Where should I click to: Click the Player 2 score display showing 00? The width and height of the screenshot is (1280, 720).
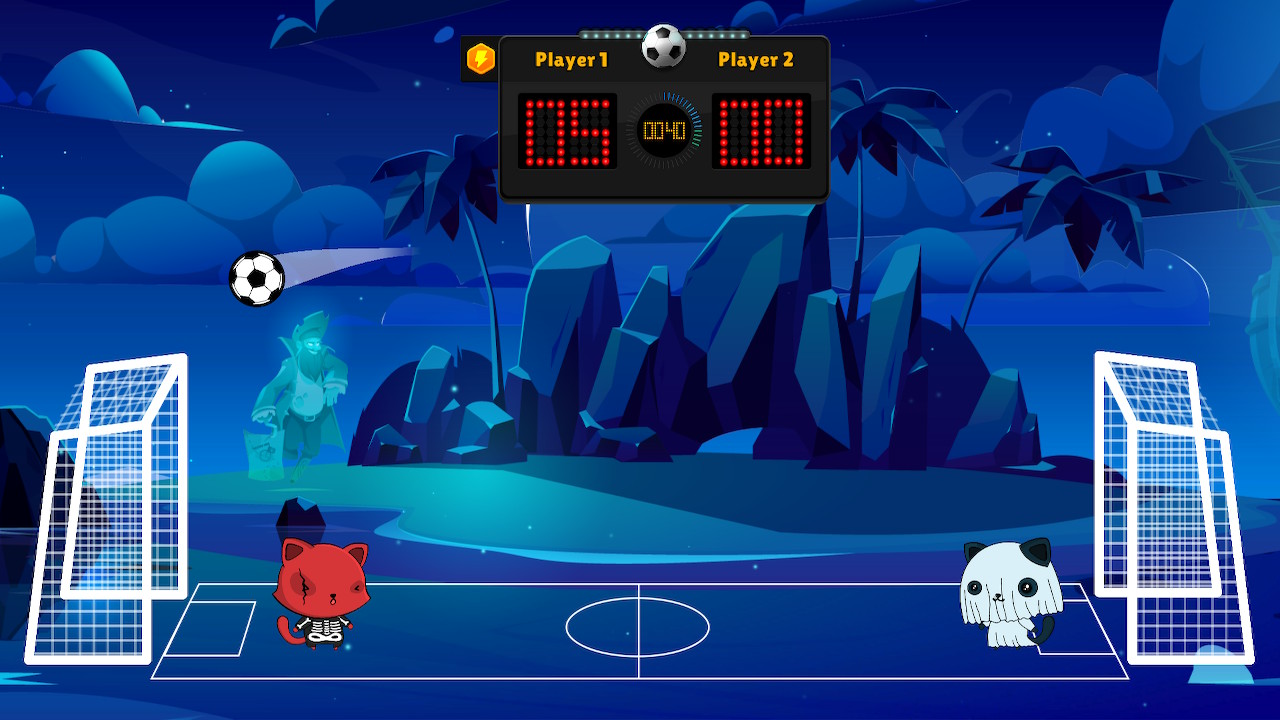(x=764, y=131)
